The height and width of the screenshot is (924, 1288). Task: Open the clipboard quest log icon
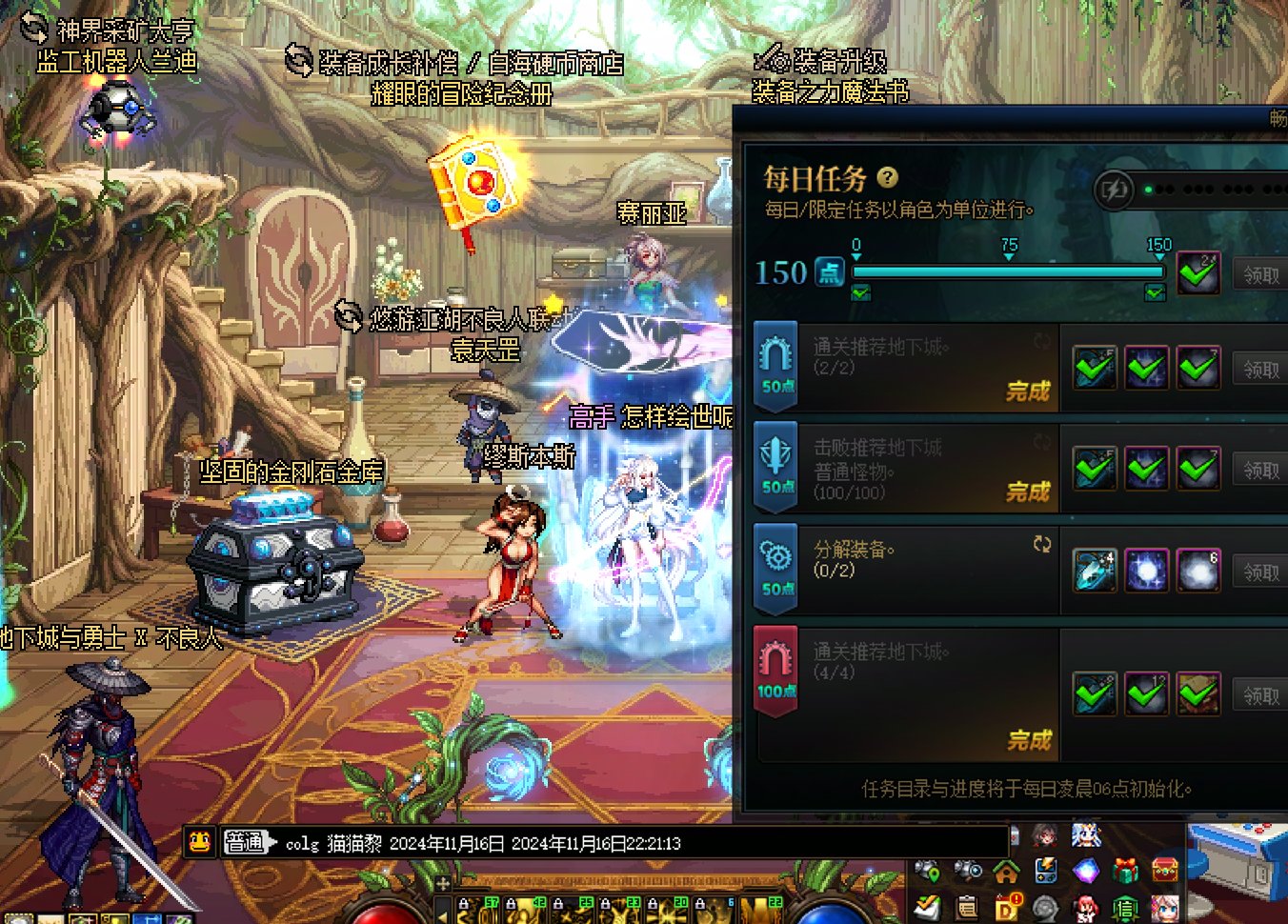(x=967, y=907)
